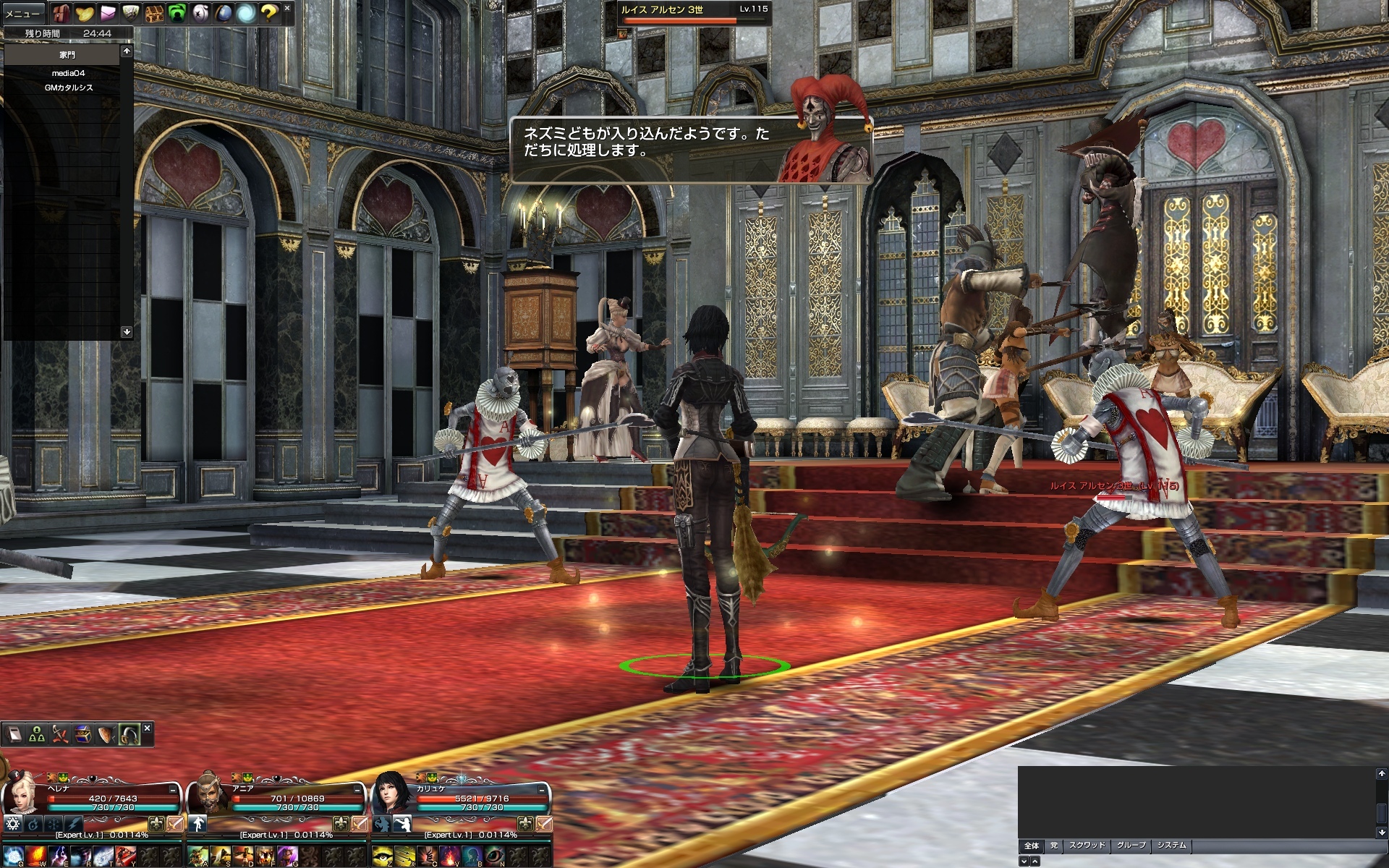Image resolution: width=1389 pixels, height=868 pixels.
Task: Switch chat to the スクワッド tab
Action: (x=1087, y=846)
